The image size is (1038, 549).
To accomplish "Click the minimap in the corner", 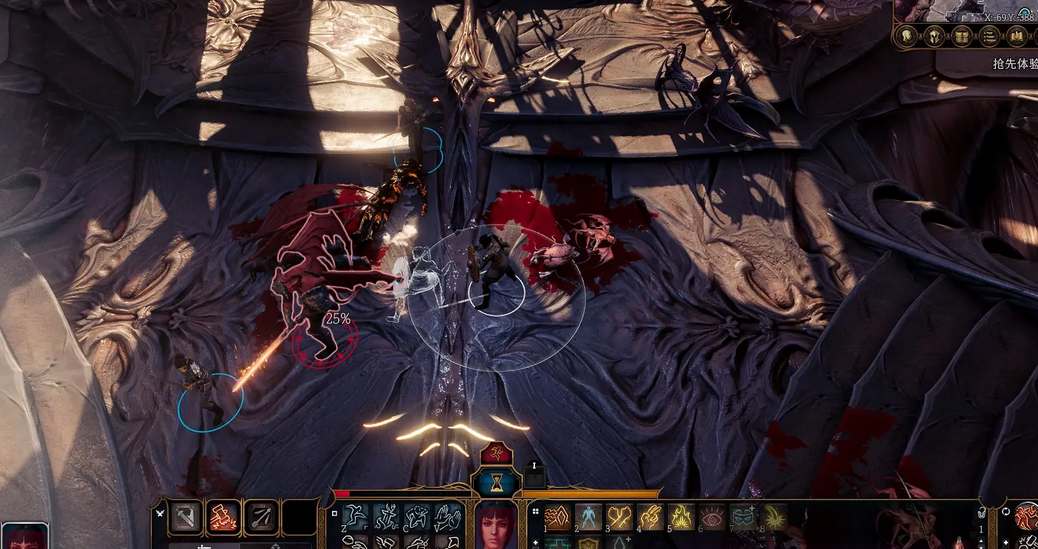I will [x=966, y=10].
